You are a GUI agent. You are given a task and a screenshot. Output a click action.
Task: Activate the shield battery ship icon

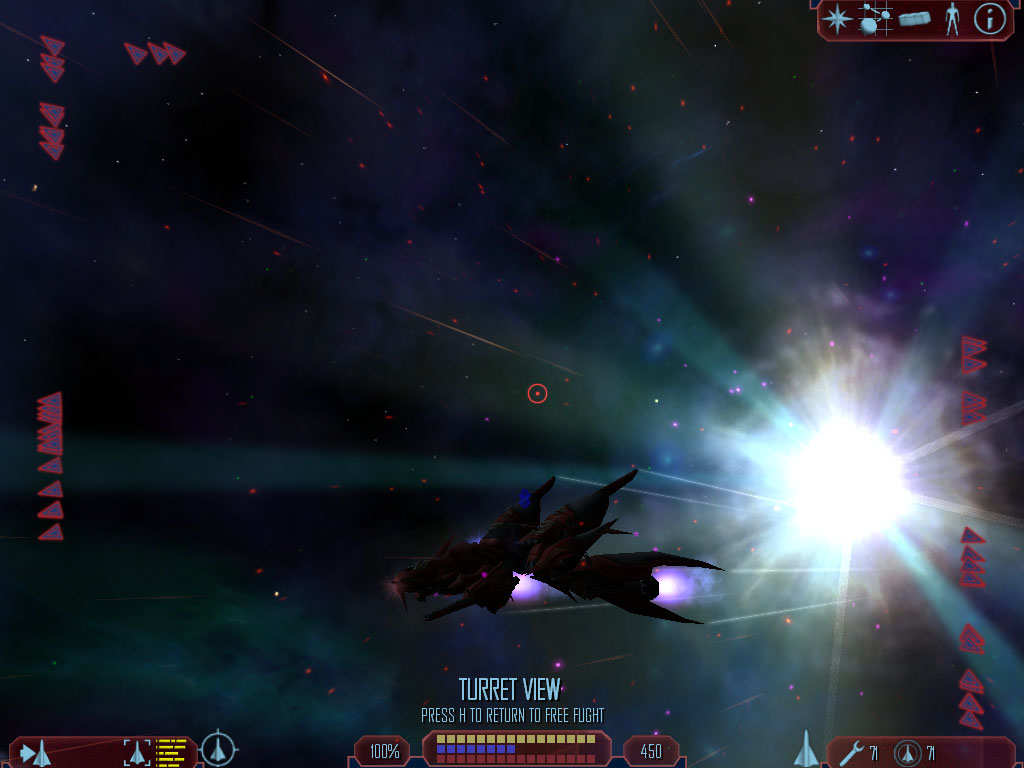tap(908, 752)
